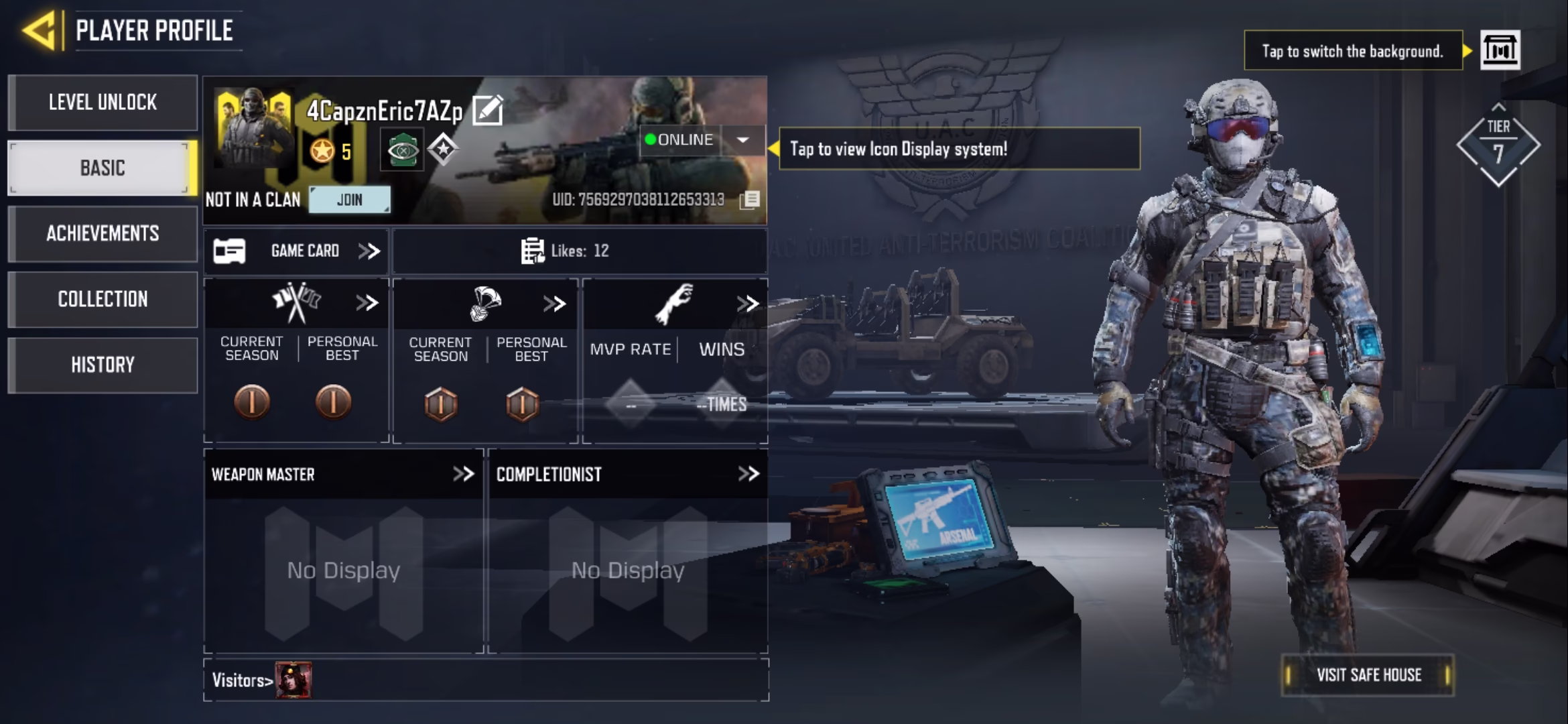Expand the Weapon Master panel
Image resolution: width=1568 pixels, height=724 pixels.
463,474
